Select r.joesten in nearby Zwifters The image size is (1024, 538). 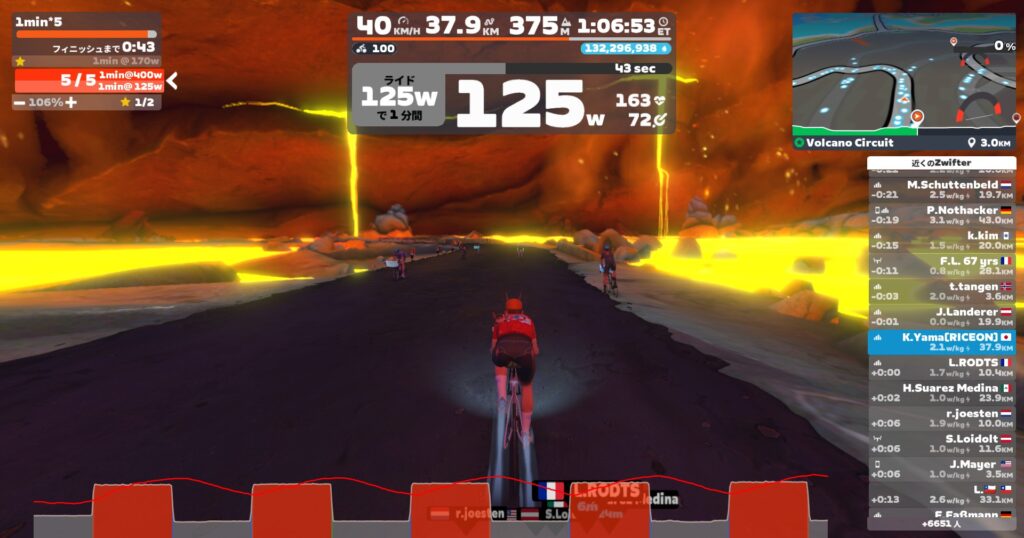pos(941,417)
